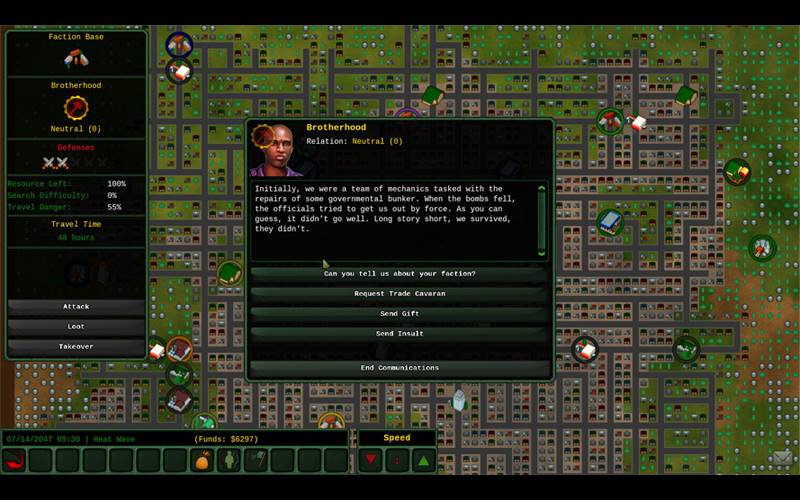End Communications with the Brotherhood
Screen dimensions: 800x500
[399, 368]
